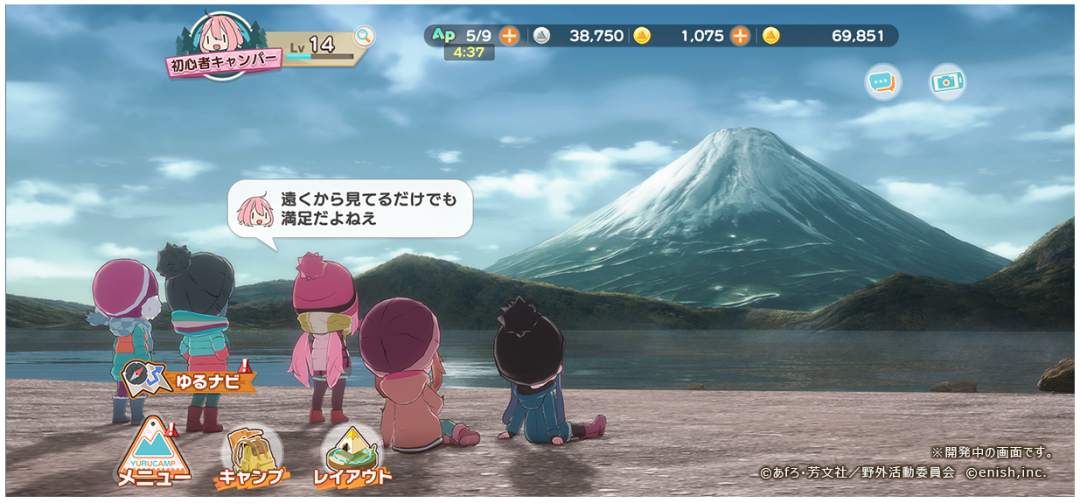Open the レイアウト layout editor
This screenshot has width=1080, height=503.
[x=352, y=456]
